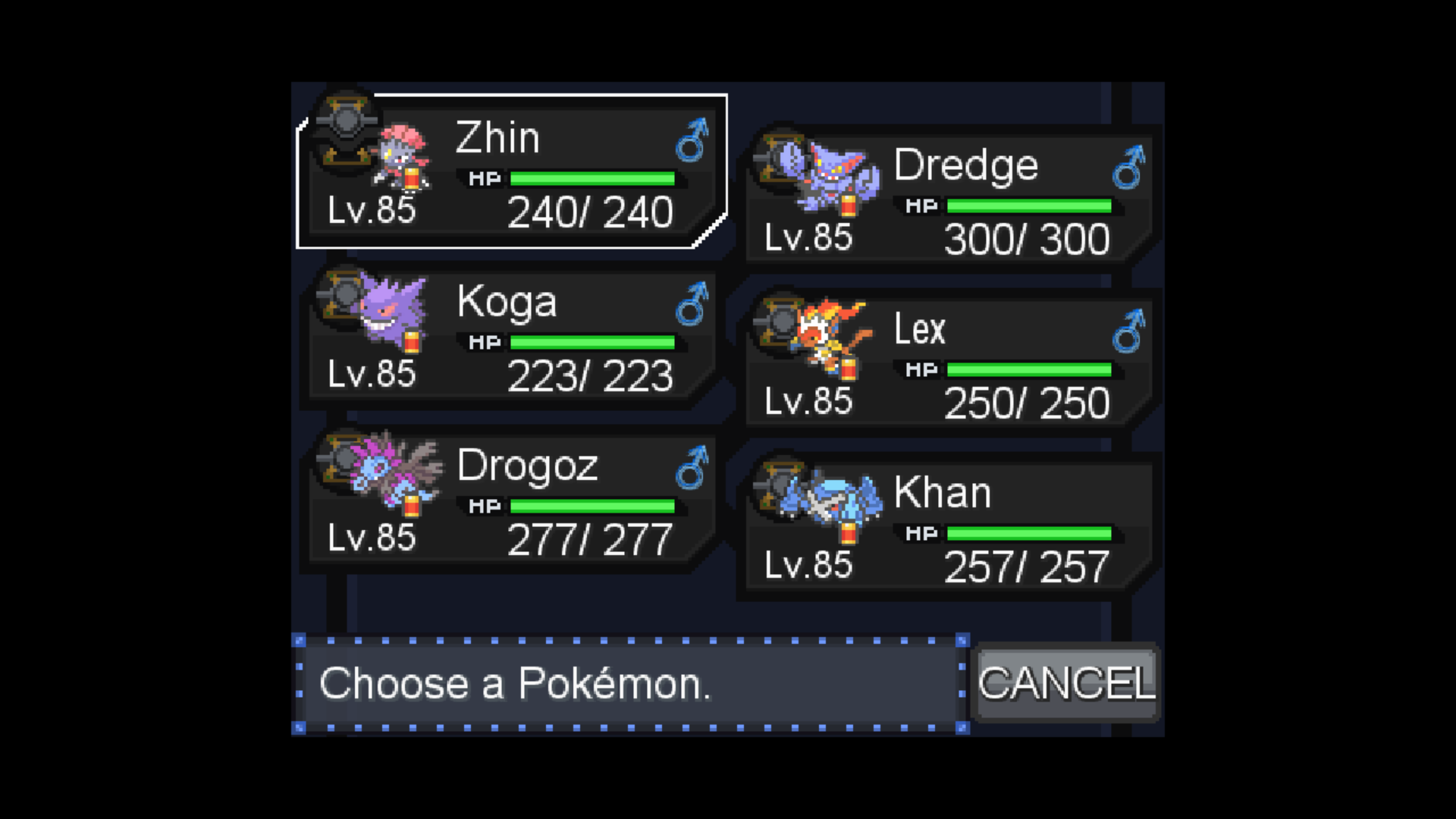Select Zhin from the party
The image size is (1456, 819).
pos(512,172)
